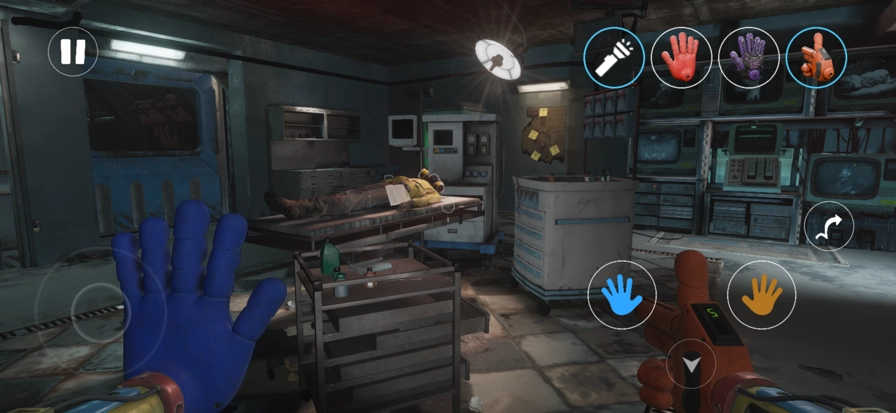
Task: Toggle the flashlight
Action: (x=613, y=56)
